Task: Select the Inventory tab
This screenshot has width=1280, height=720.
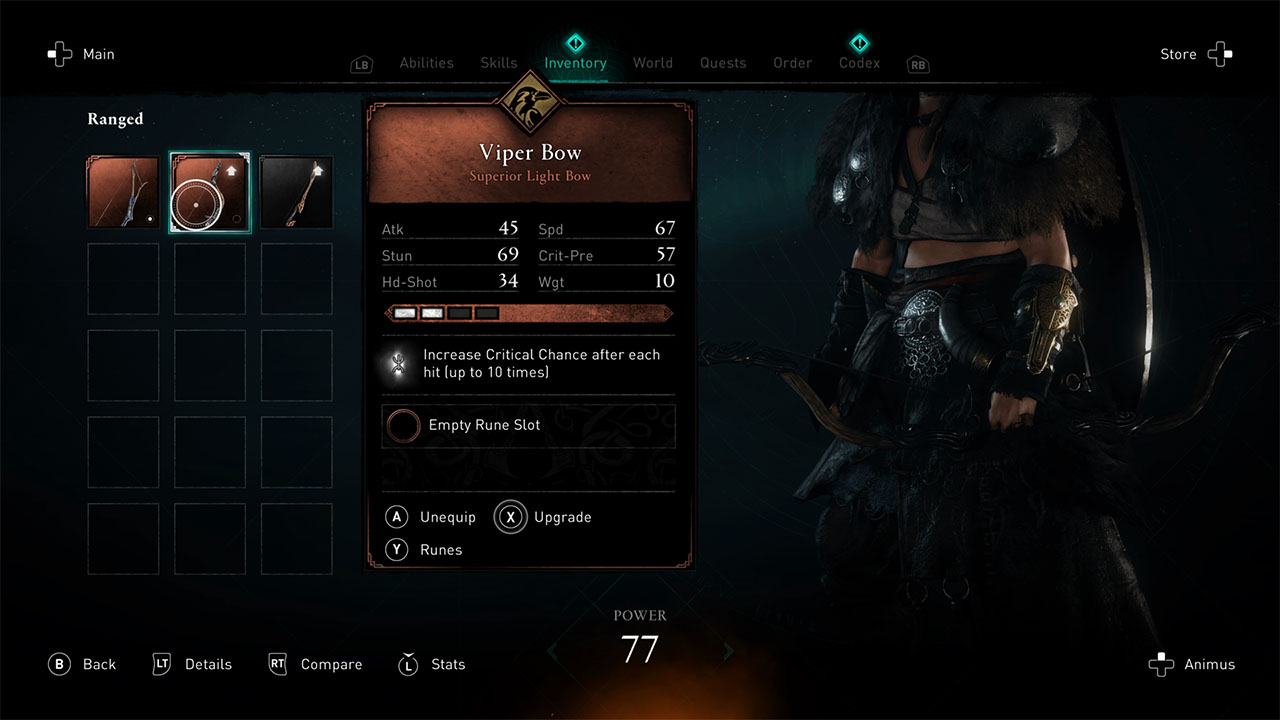Action: coord(575,63)
